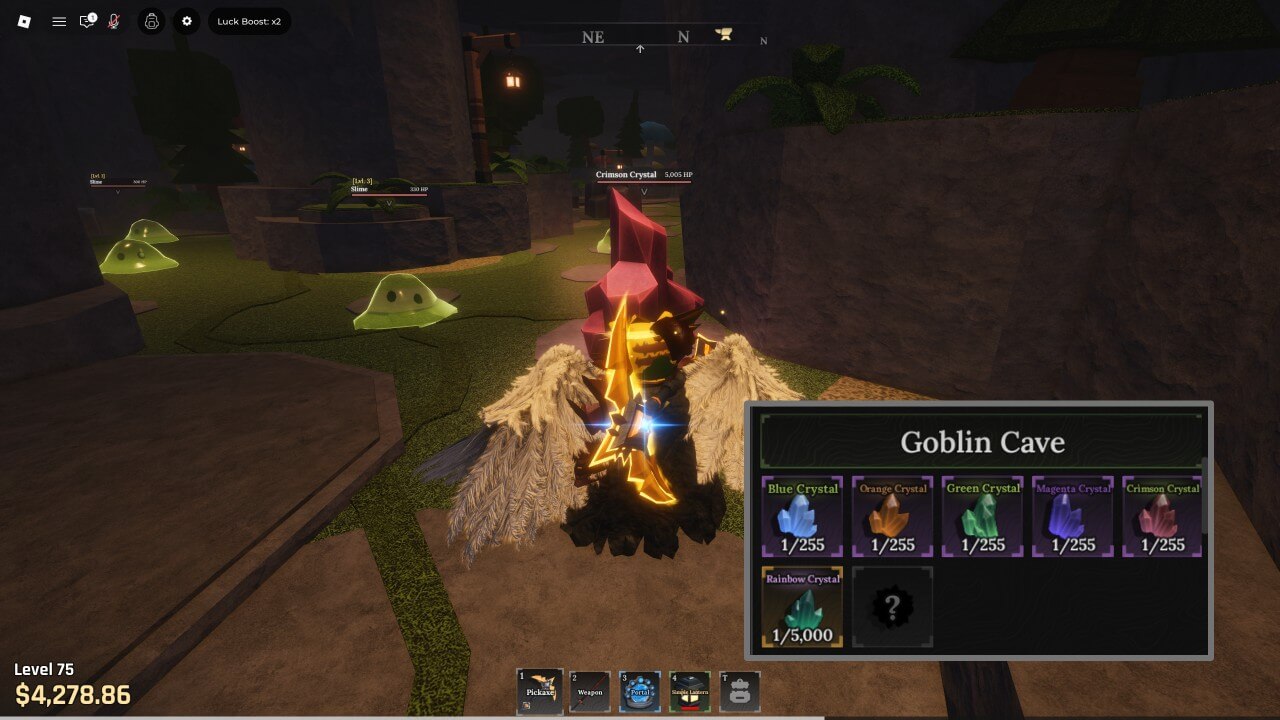The width and height of the screenshot is (1280, 720).
Task: Equip the Weapon hotbar slot
Action: (589, 691)
